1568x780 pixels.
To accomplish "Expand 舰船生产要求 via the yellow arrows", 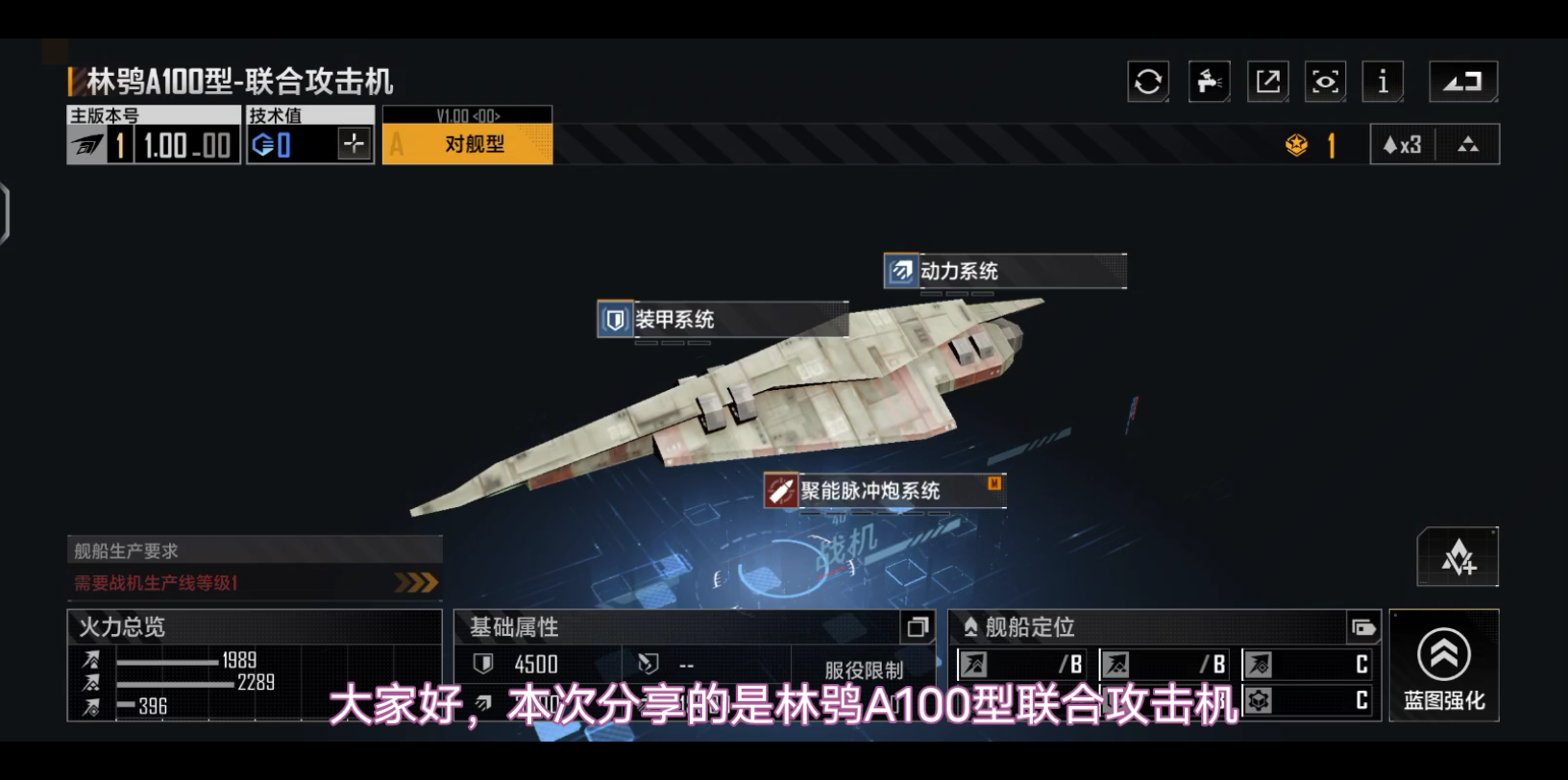I will [x=416, y=582].
